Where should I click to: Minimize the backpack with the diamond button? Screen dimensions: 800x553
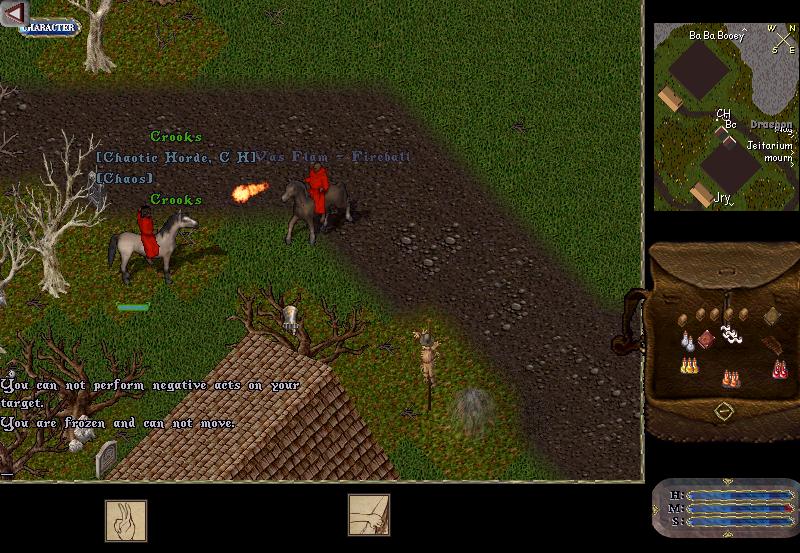(x=724, y=410)
